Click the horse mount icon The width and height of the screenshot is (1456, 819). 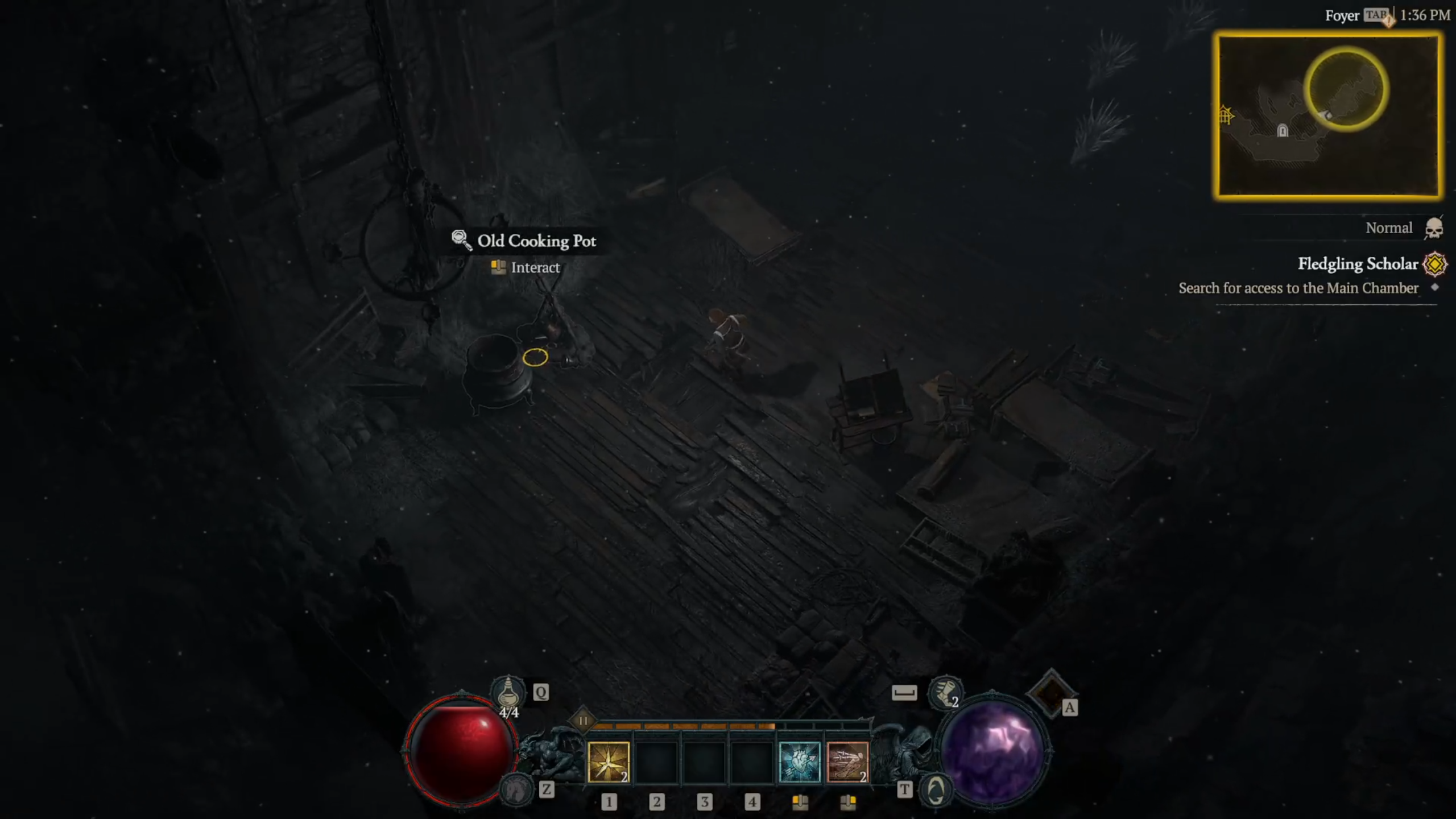515,790
